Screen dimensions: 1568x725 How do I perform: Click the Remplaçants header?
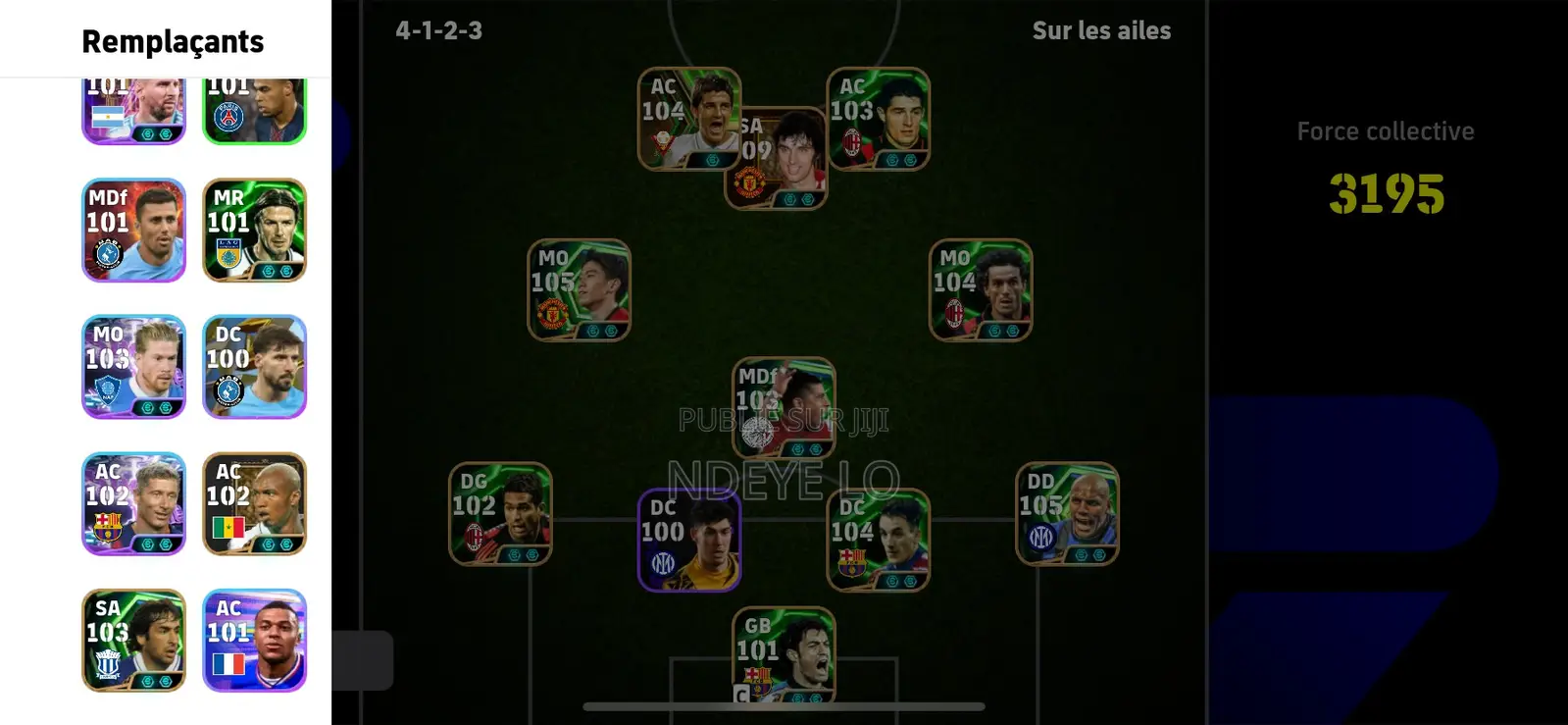pyautogui.click(x=172, y=41)
